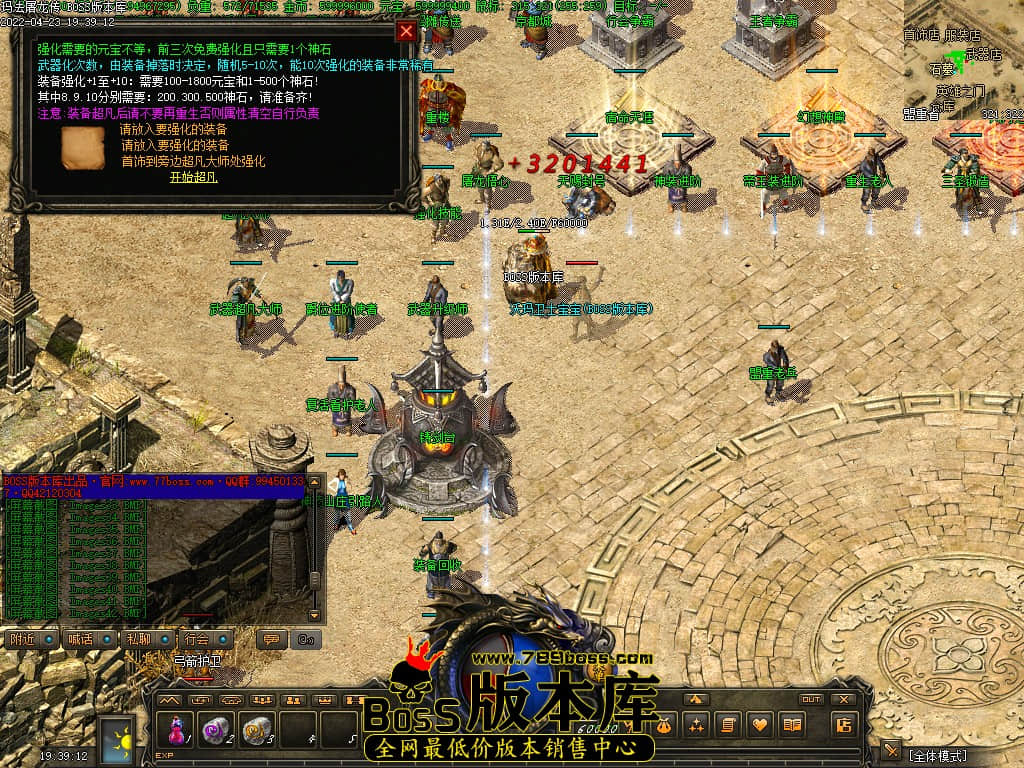Toggle the crossed-swords attack mode button

coord(890,750)
